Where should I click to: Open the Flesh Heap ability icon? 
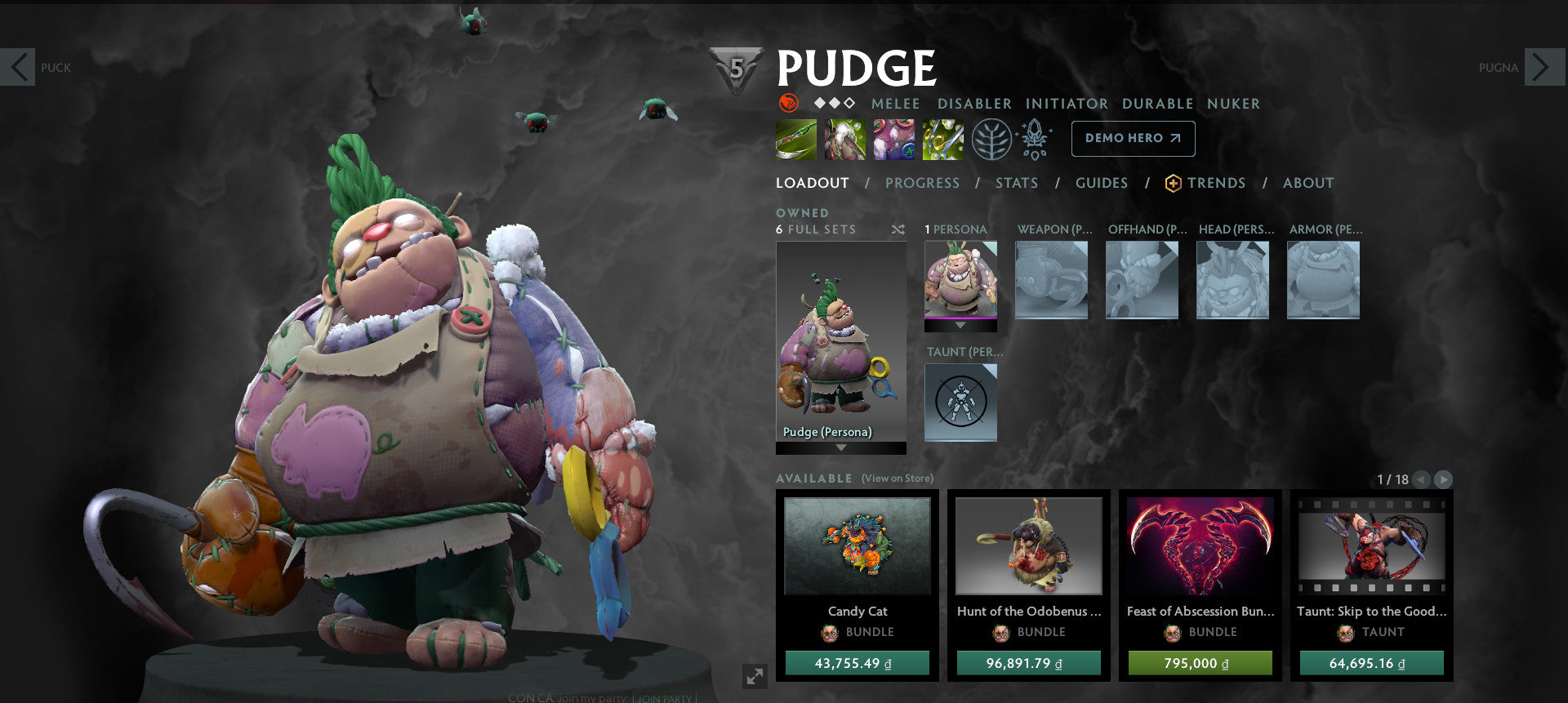tap(893, 139)
